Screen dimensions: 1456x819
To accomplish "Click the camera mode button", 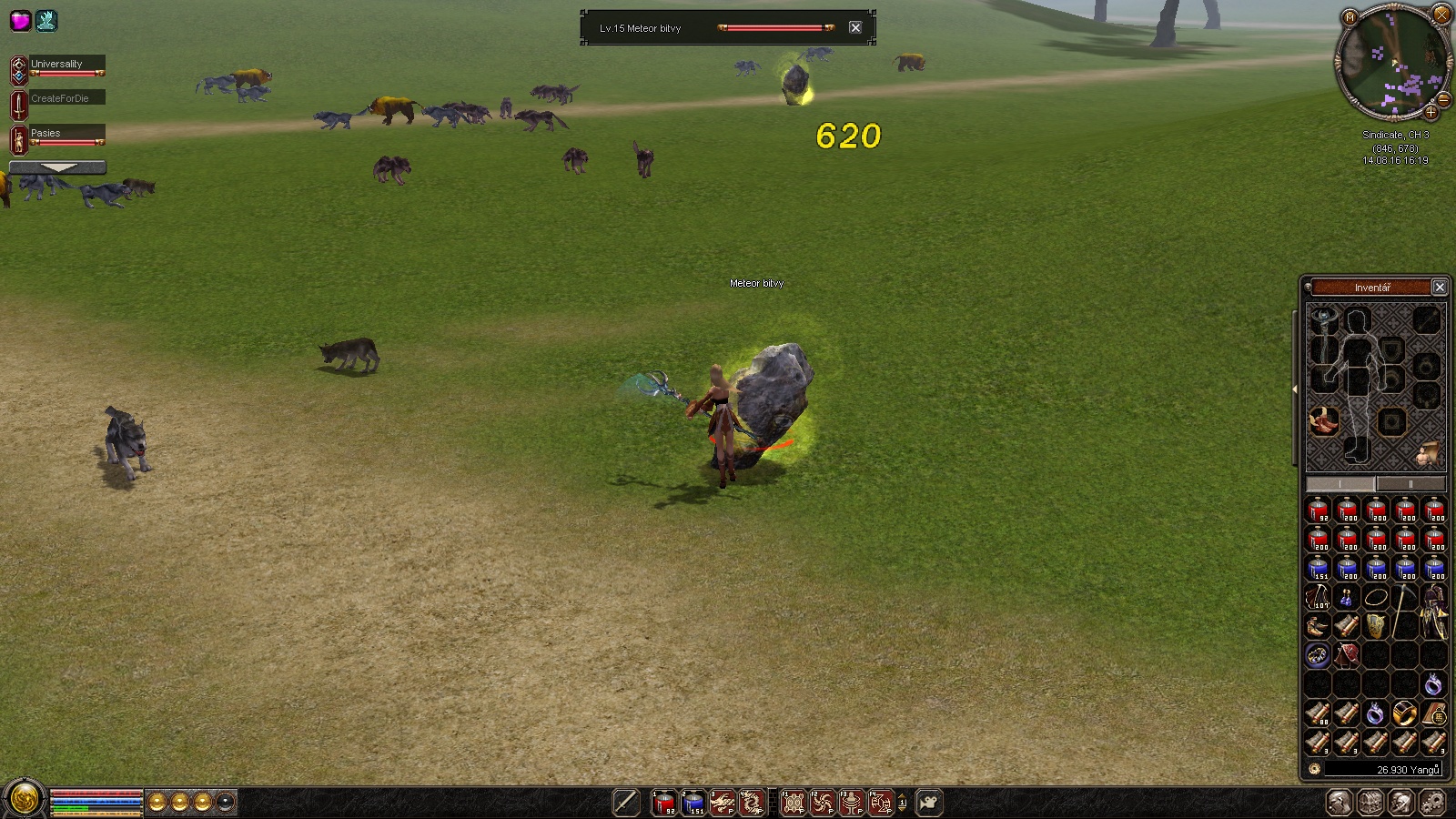I will 929,803.
